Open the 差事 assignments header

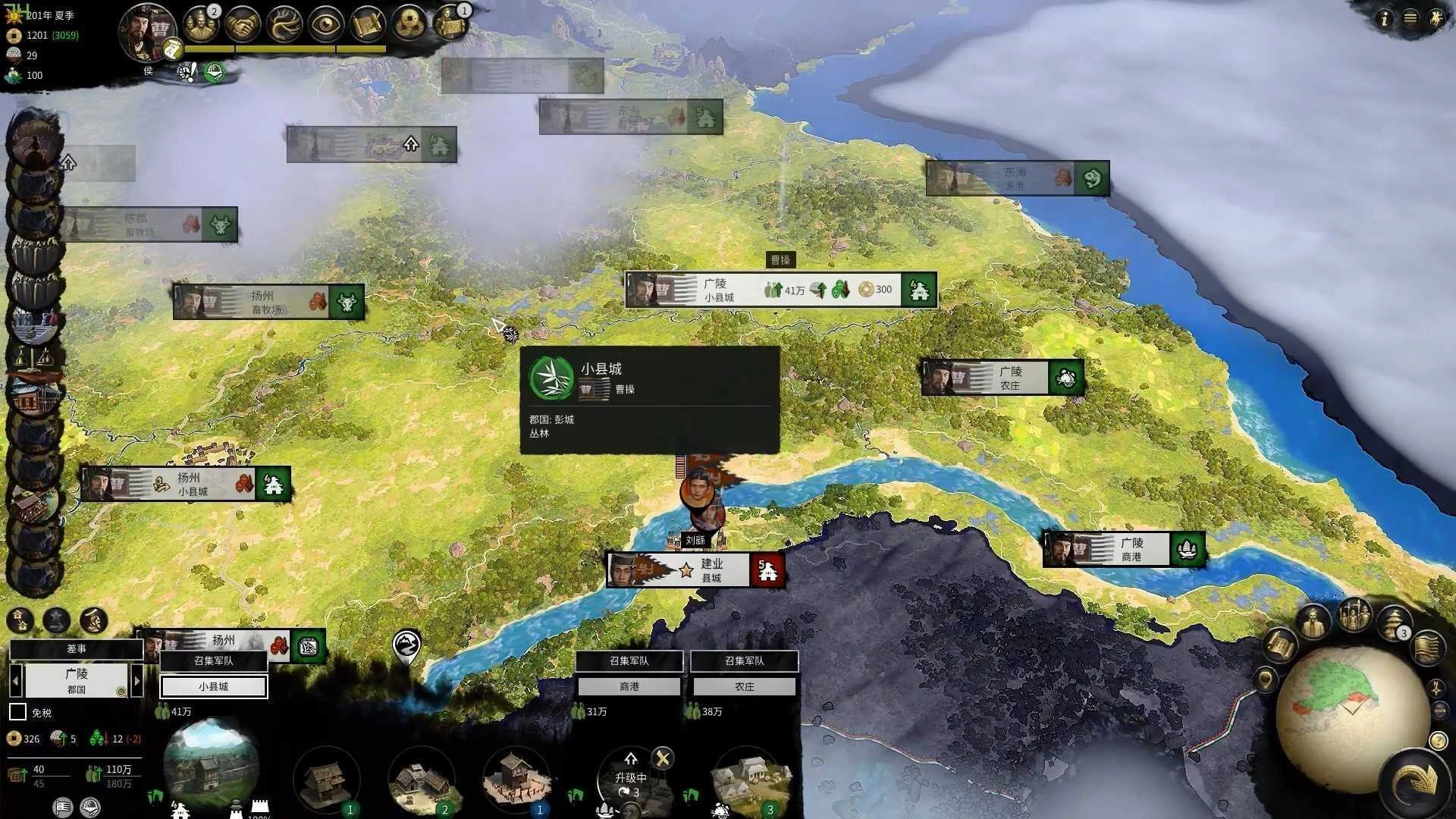76,649
